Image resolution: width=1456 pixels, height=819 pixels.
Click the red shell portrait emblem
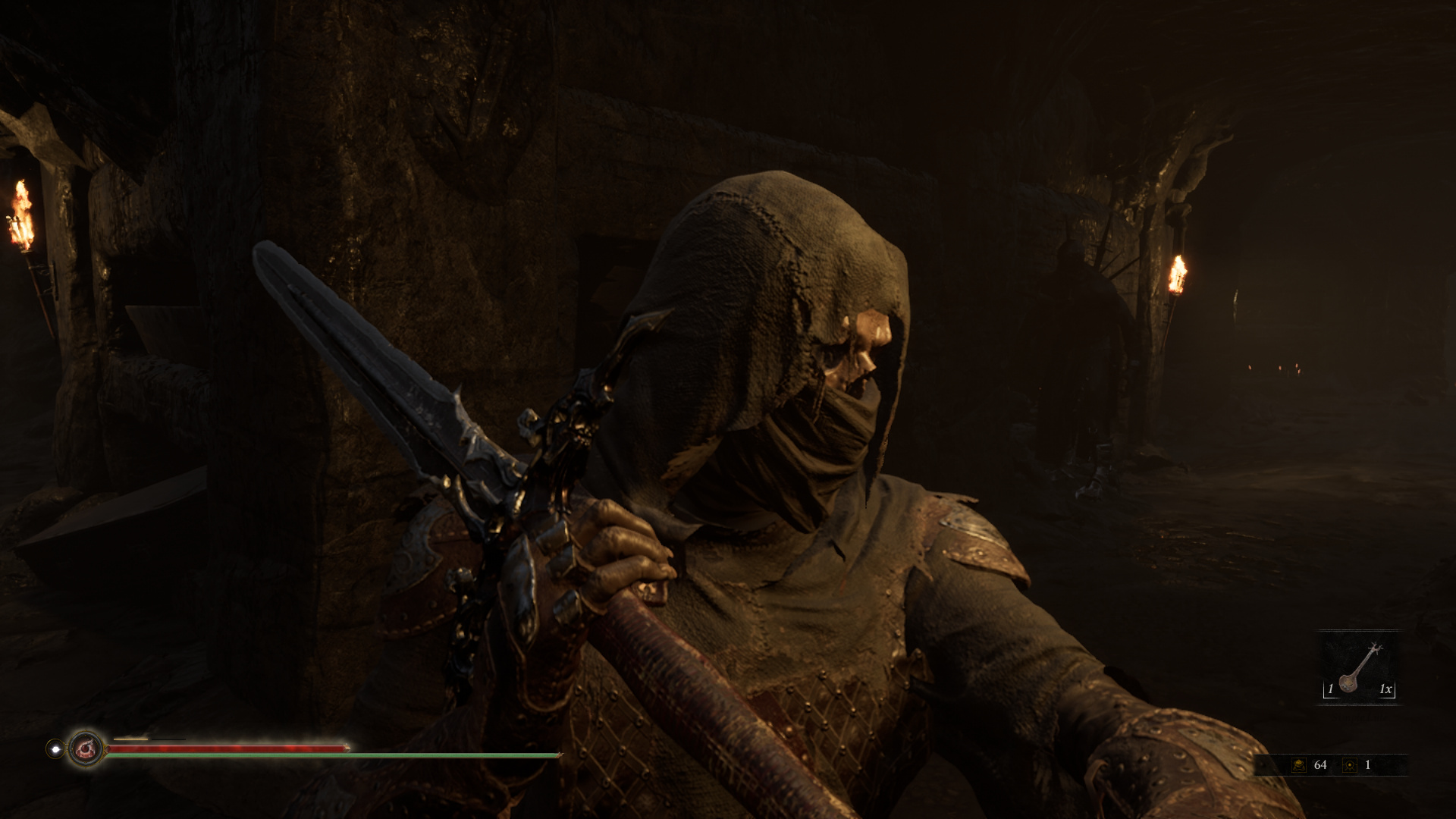(x=86, y=748)
